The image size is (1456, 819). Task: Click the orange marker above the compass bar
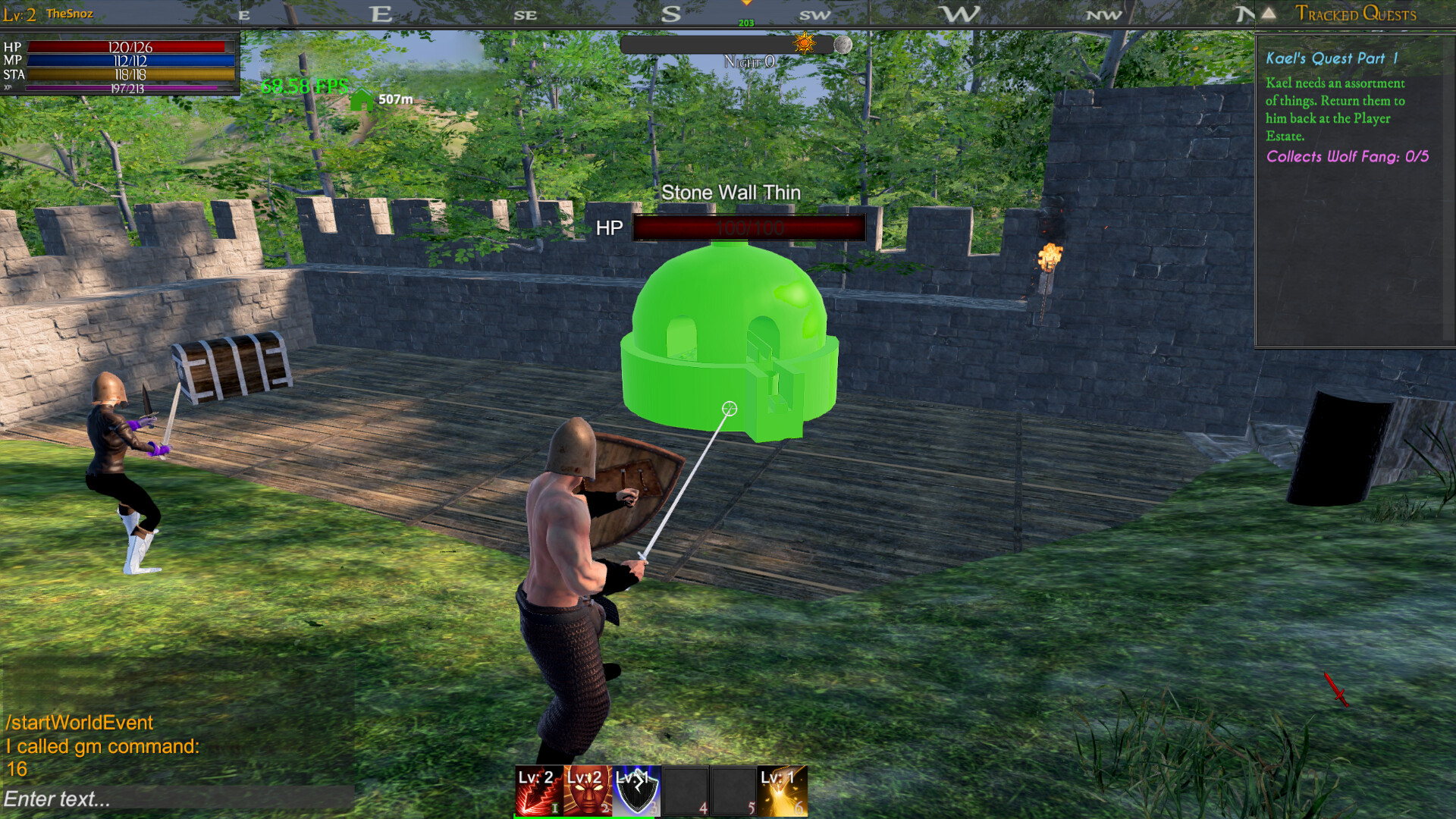click(747, 4)
